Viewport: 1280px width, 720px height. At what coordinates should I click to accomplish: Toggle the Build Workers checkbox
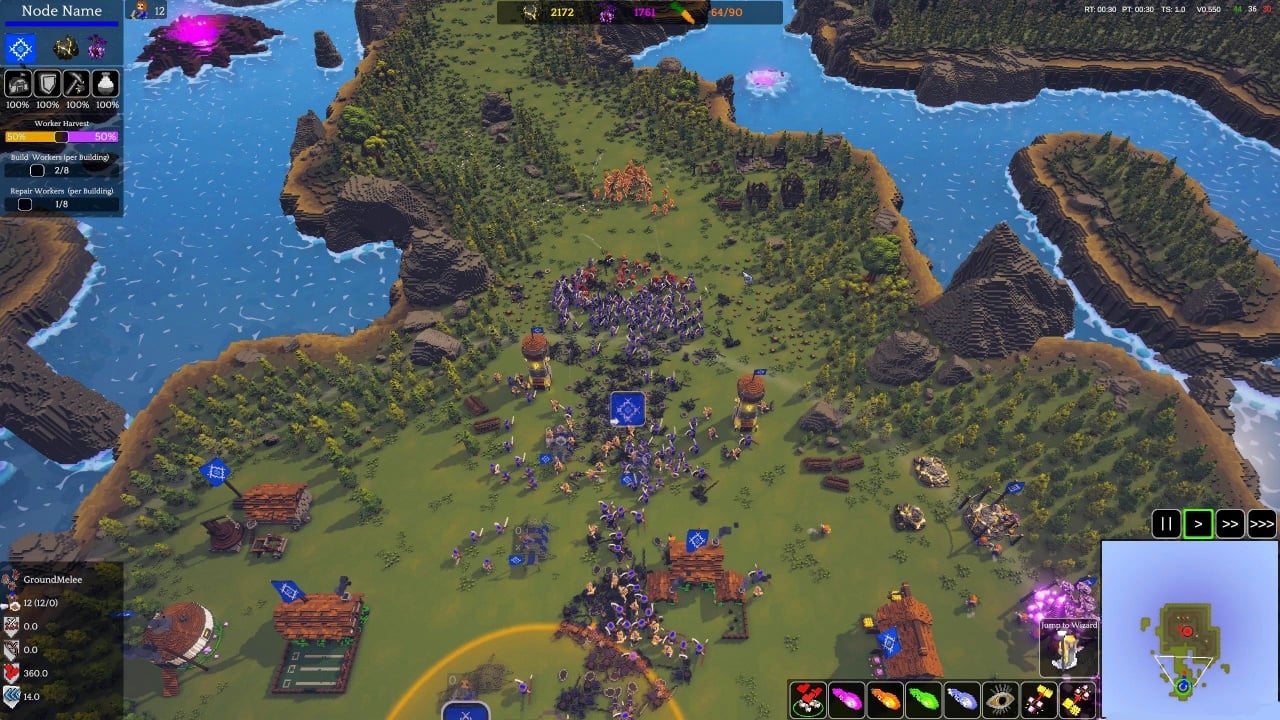37,171
